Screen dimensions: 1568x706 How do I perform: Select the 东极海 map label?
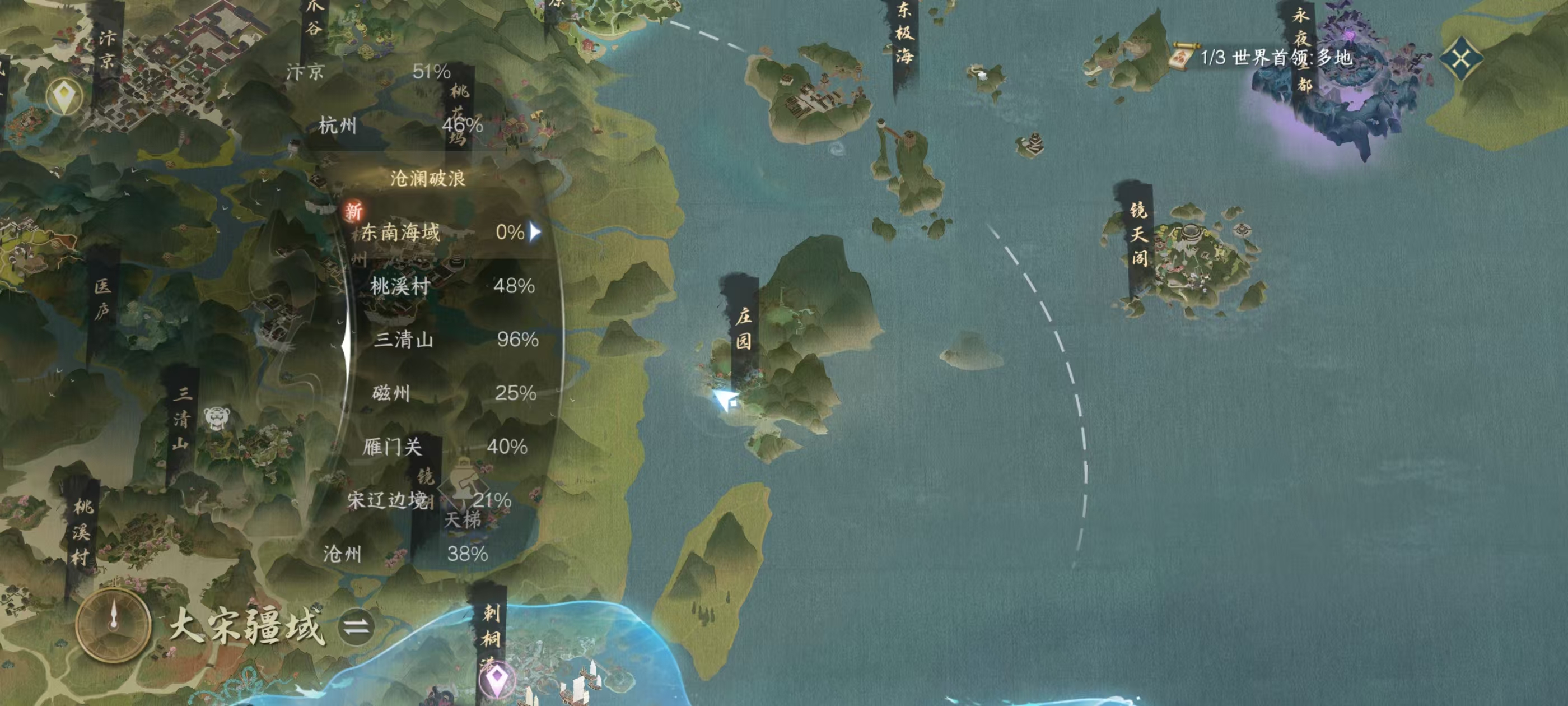click(x=904, y=34)
